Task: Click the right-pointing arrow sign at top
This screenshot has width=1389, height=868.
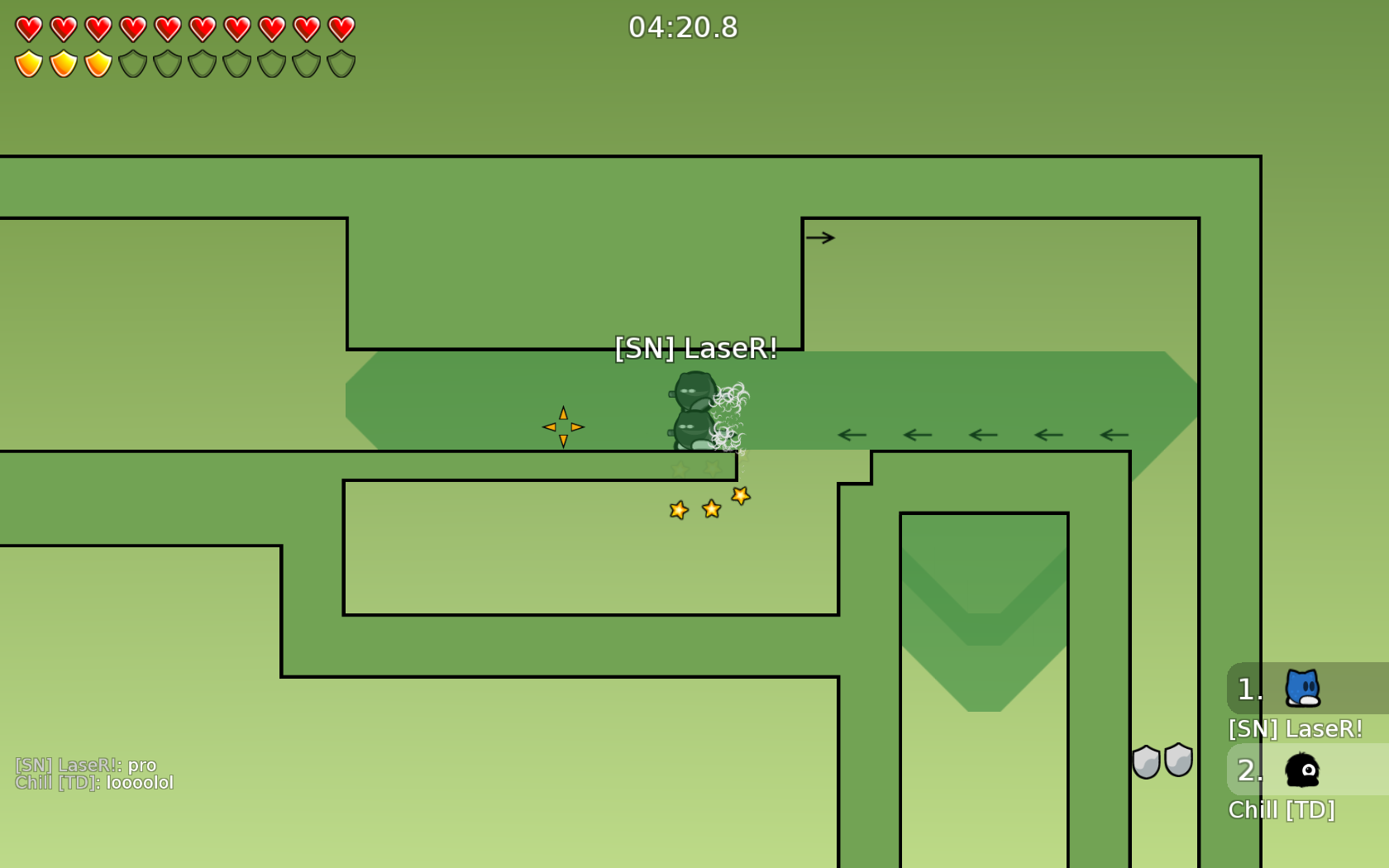Action: point(820,237)
